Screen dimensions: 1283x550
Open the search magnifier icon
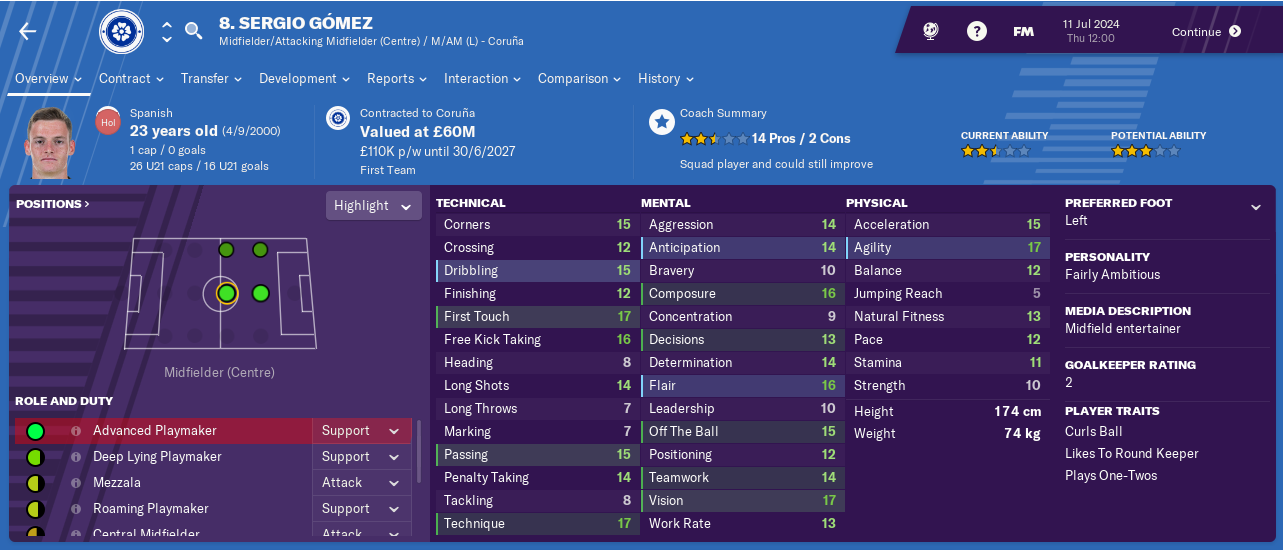(194, 32)
